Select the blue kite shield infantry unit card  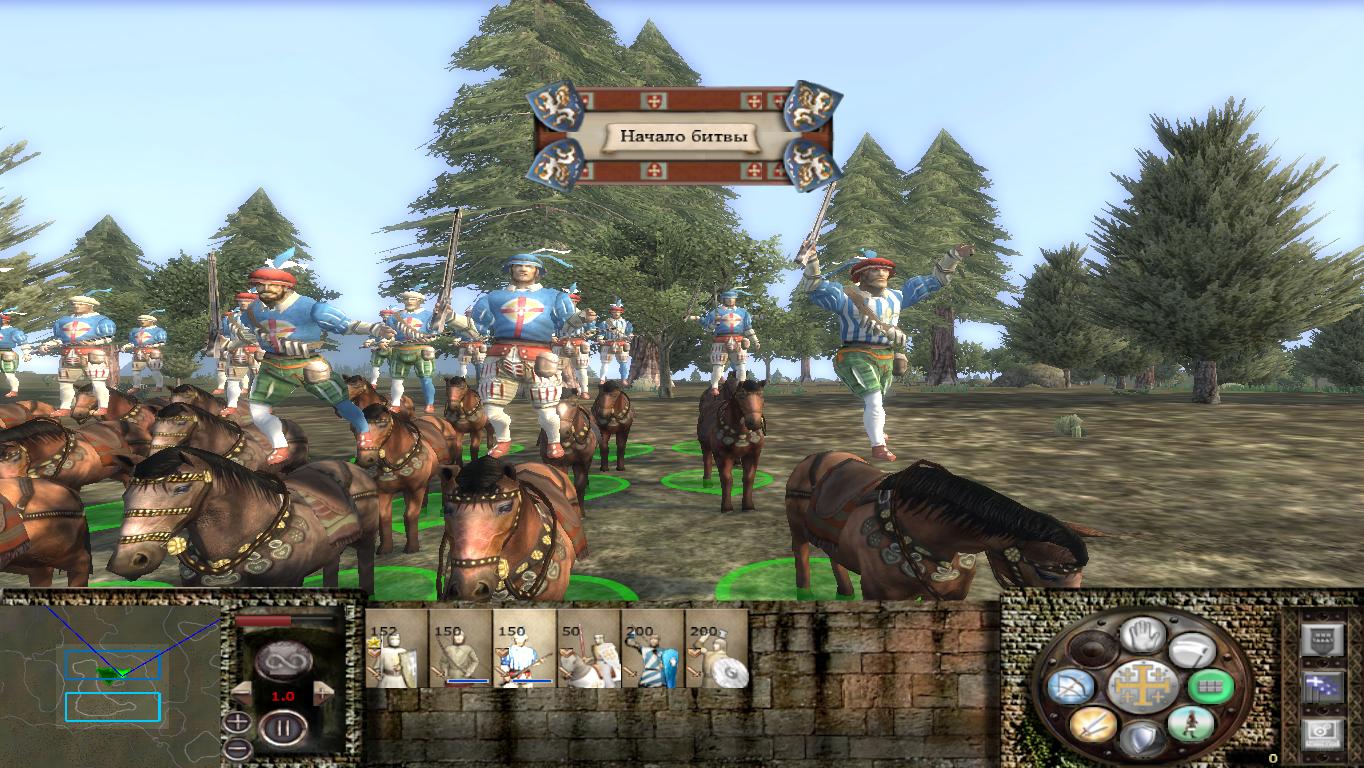(x=652, y=649)
